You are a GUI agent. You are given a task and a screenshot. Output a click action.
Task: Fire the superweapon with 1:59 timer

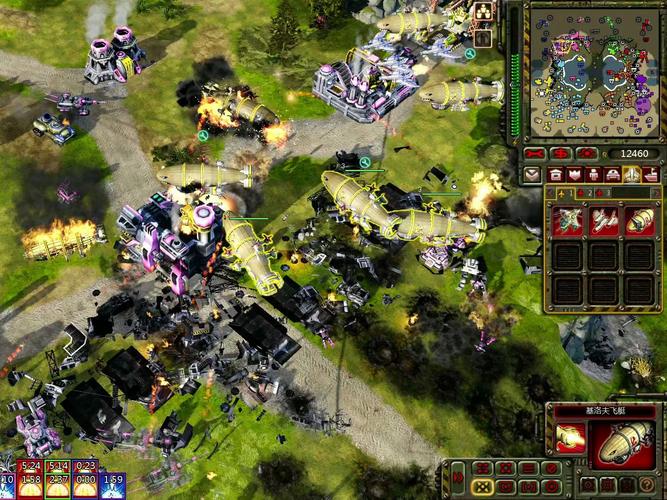coord(112,481)
